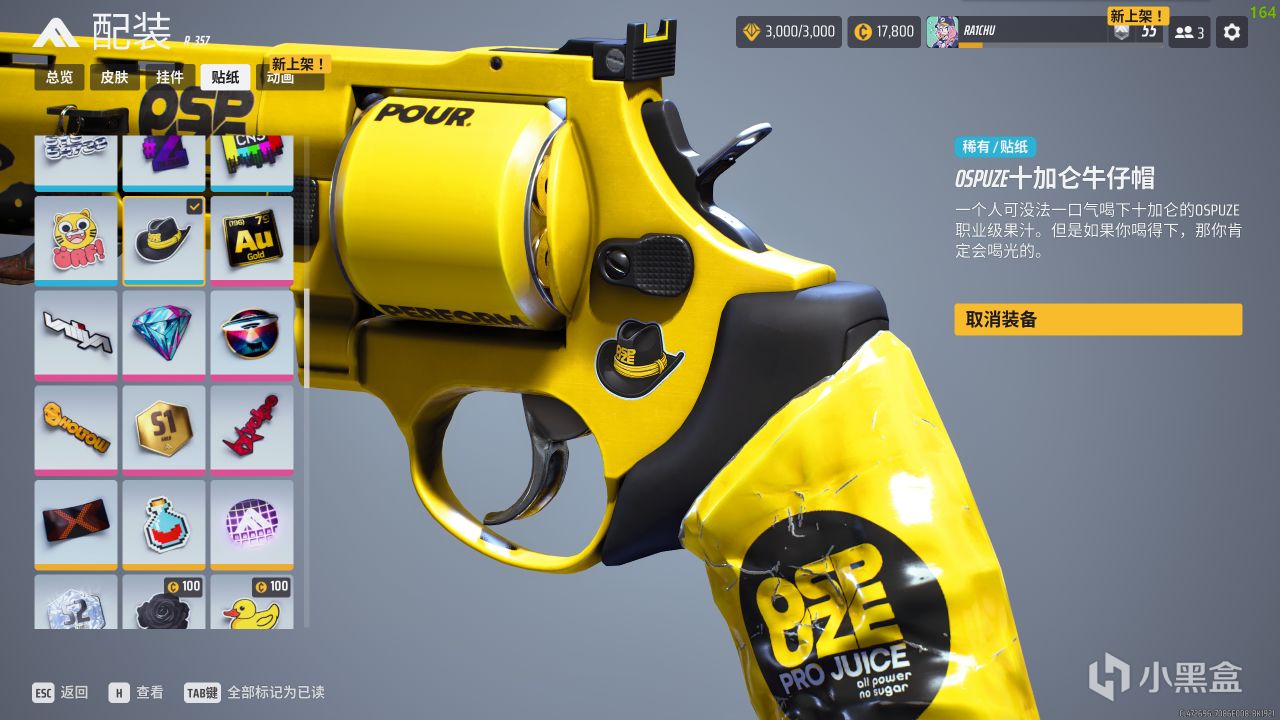Viewport: 1280px width, 720px height.
Task: Choose the red graffiti script sticker
Action: (252, 428)
